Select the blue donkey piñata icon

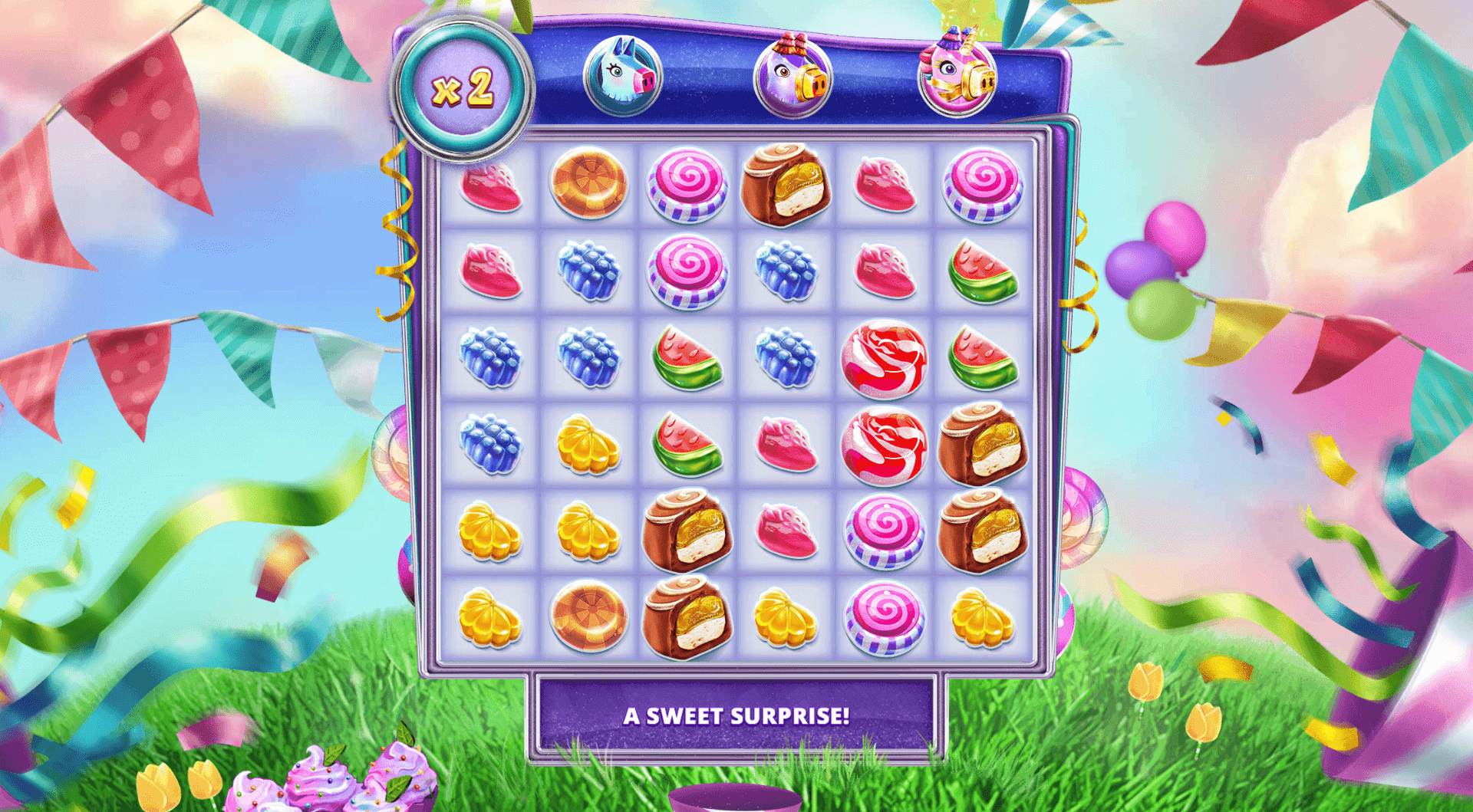pos(622,77)
